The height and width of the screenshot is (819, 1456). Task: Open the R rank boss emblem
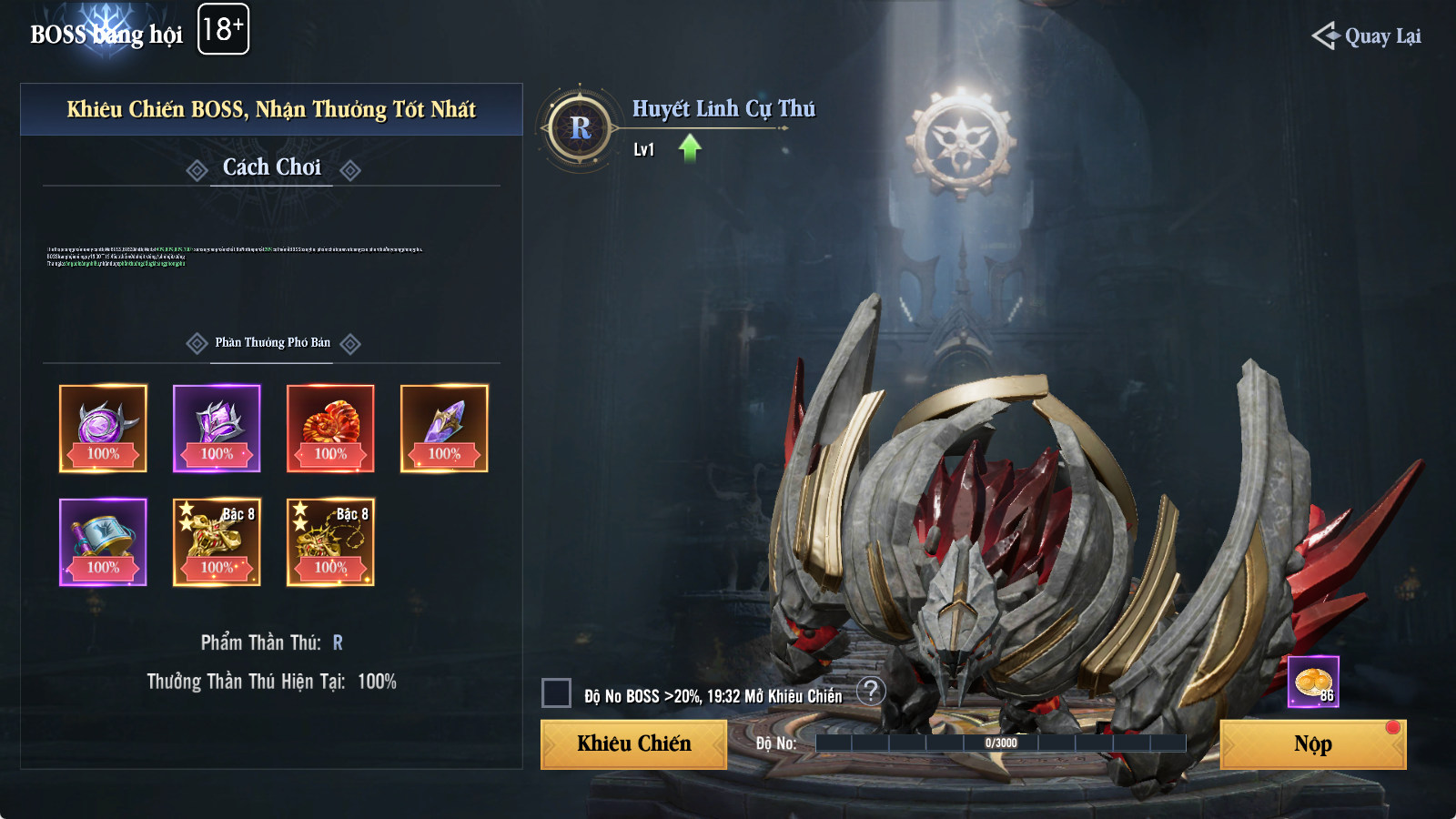click(580, 128)
